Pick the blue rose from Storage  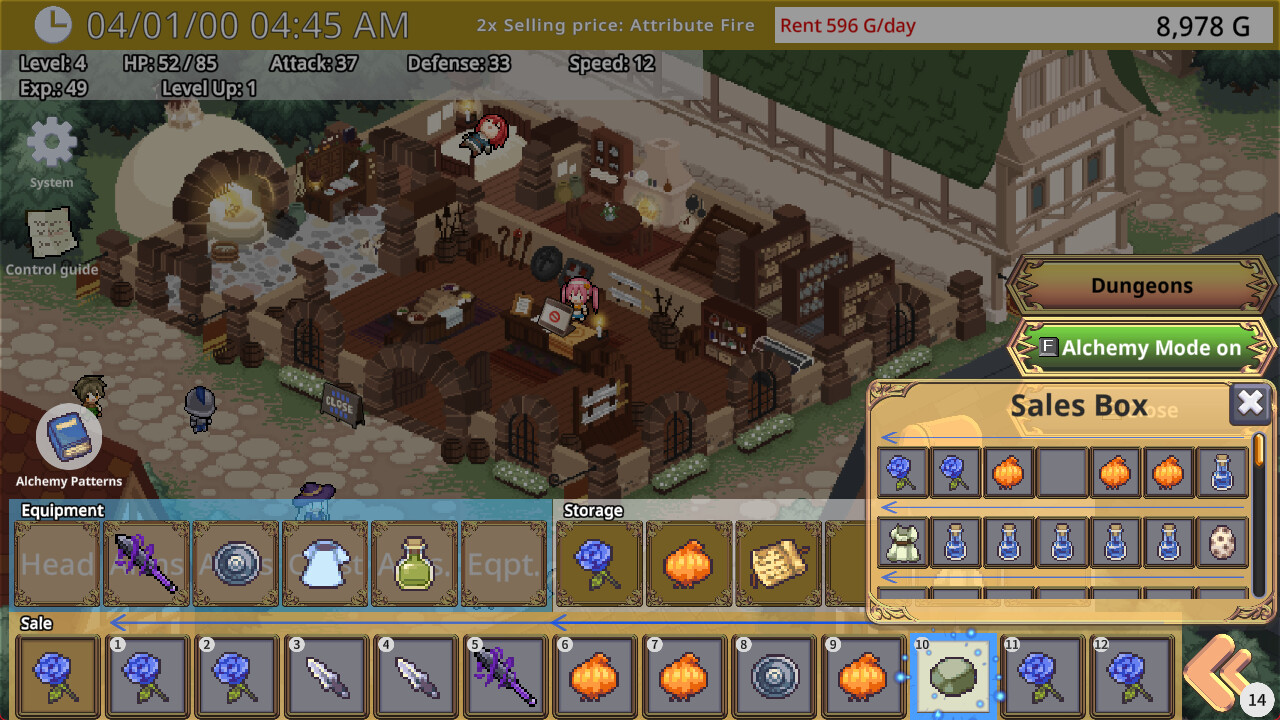point(598,563)
